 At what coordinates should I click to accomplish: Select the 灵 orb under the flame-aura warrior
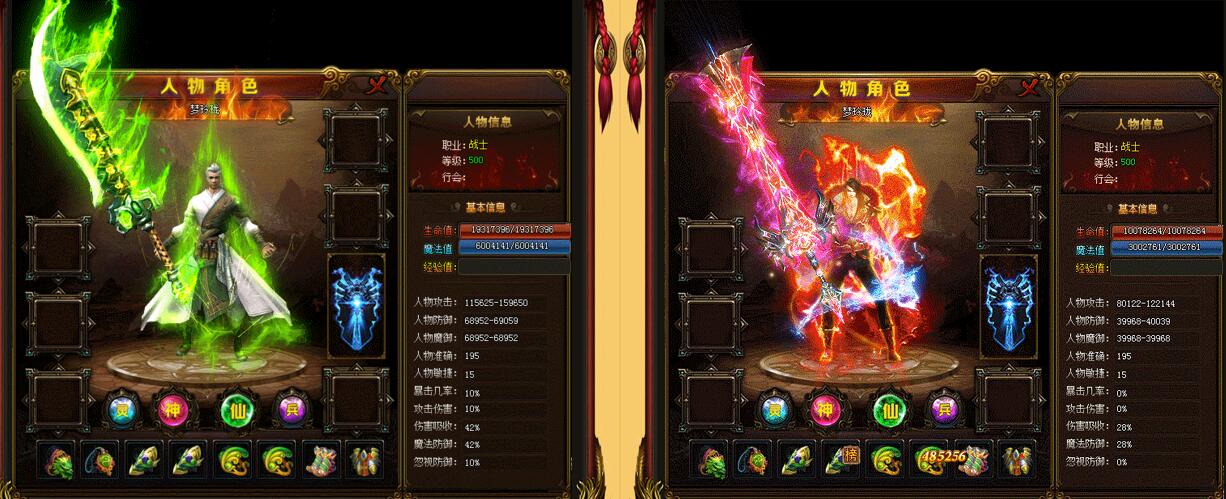point(774,407)
